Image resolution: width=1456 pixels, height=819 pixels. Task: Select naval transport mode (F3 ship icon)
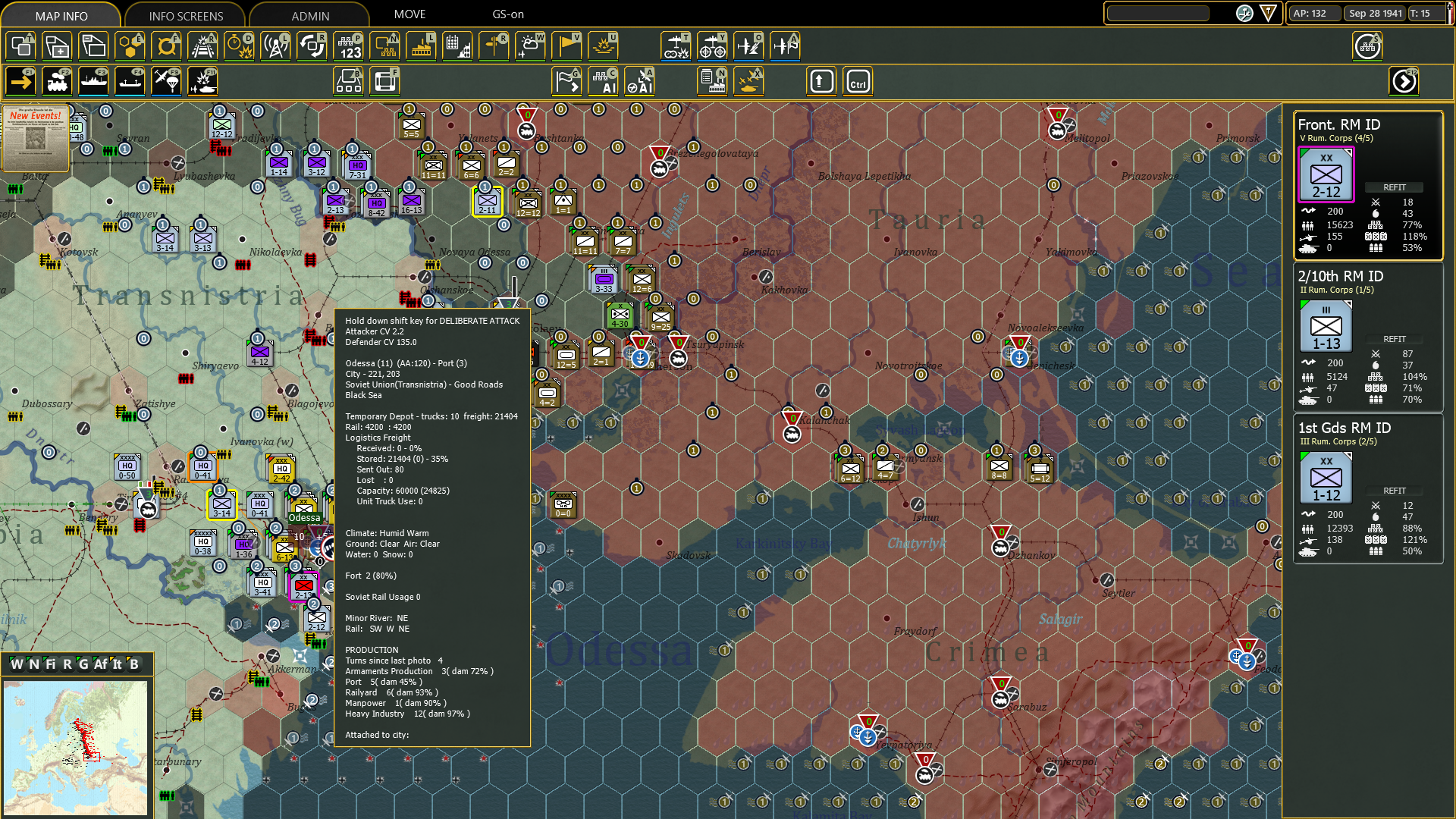(x=93, y=81)
